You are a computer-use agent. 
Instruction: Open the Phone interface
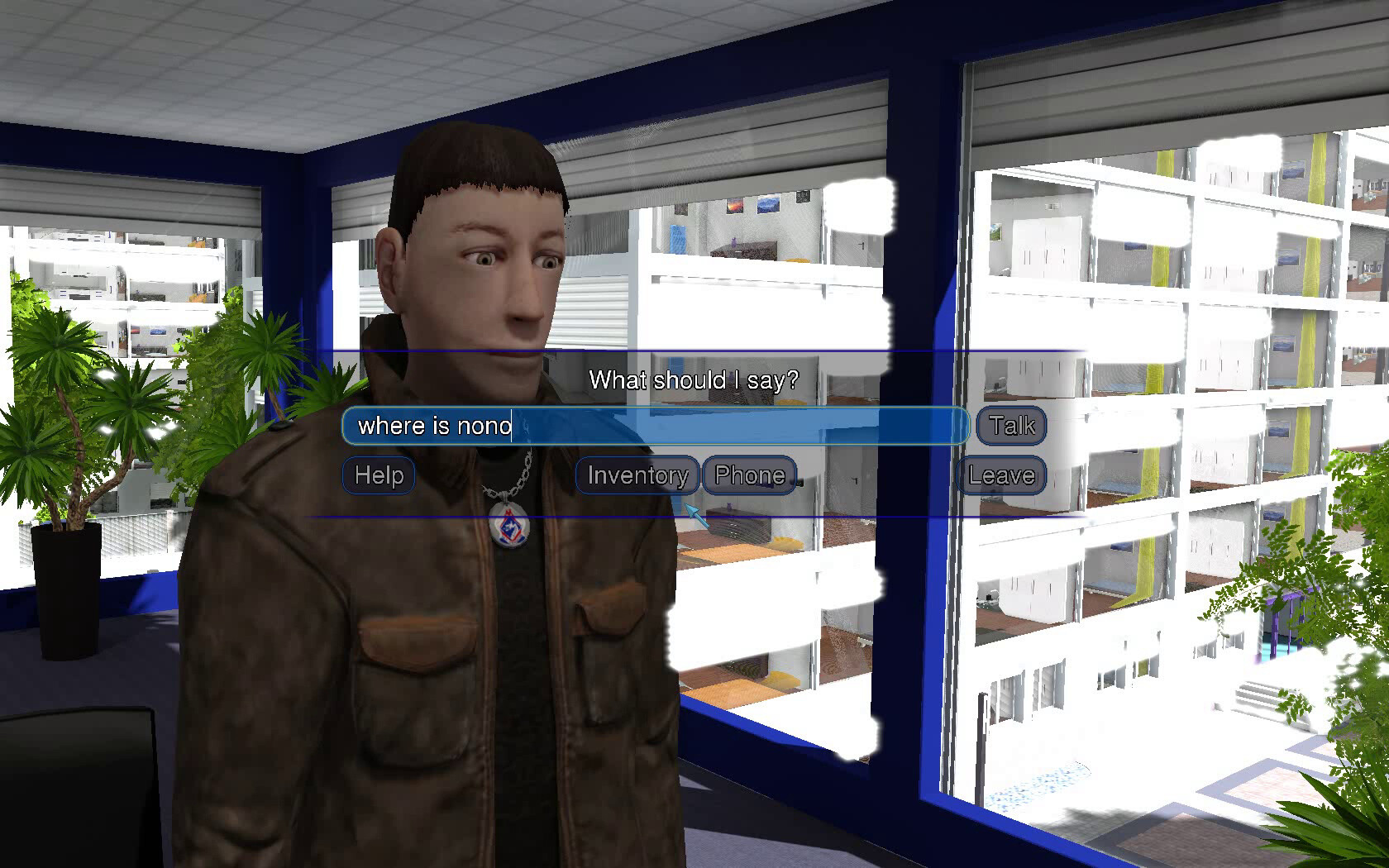[747, 475]
